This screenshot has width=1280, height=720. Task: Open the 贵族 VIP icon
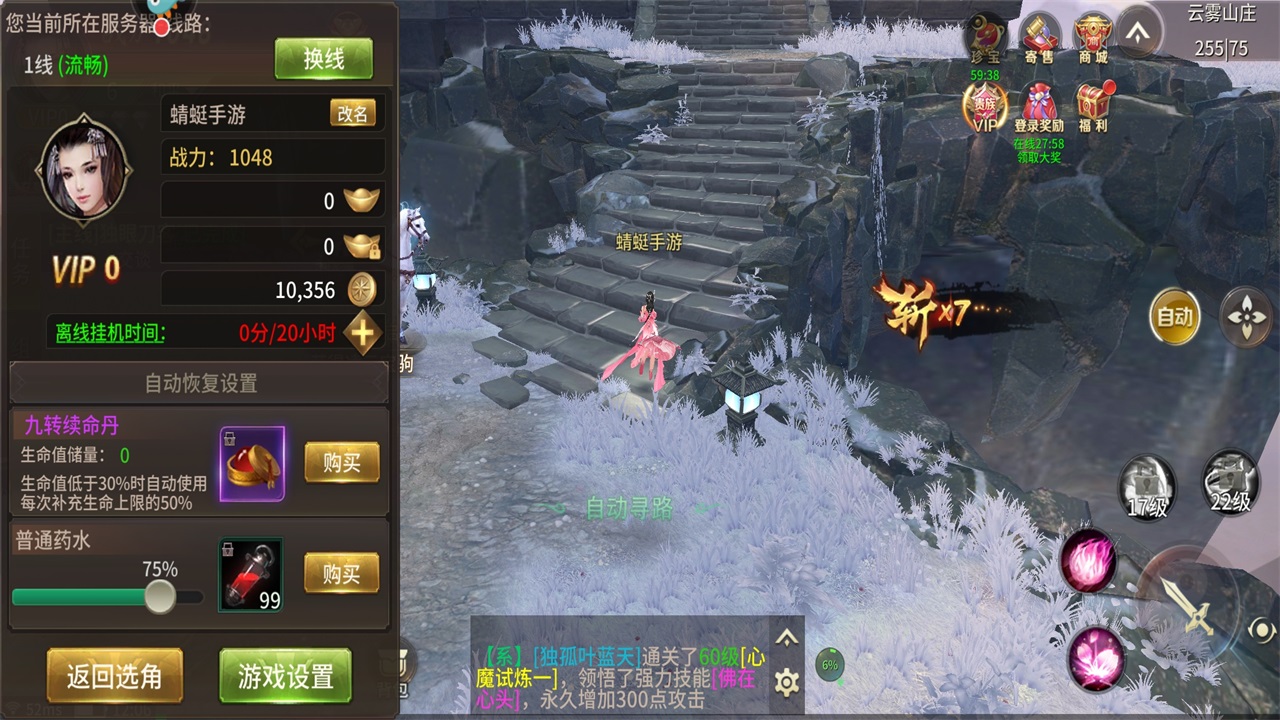[x=985, y=108]
